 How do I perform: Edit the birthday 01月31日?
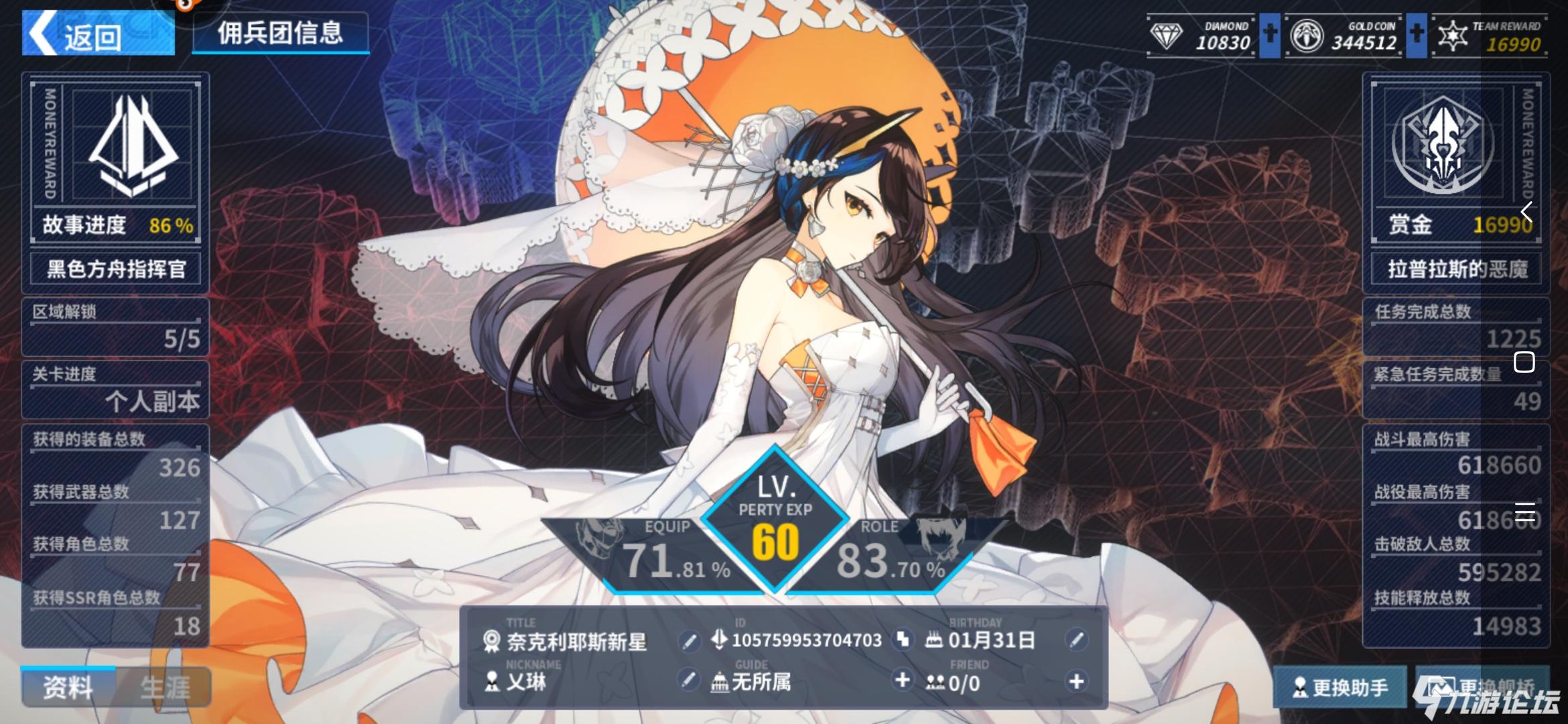click(x=1076, y=640)
